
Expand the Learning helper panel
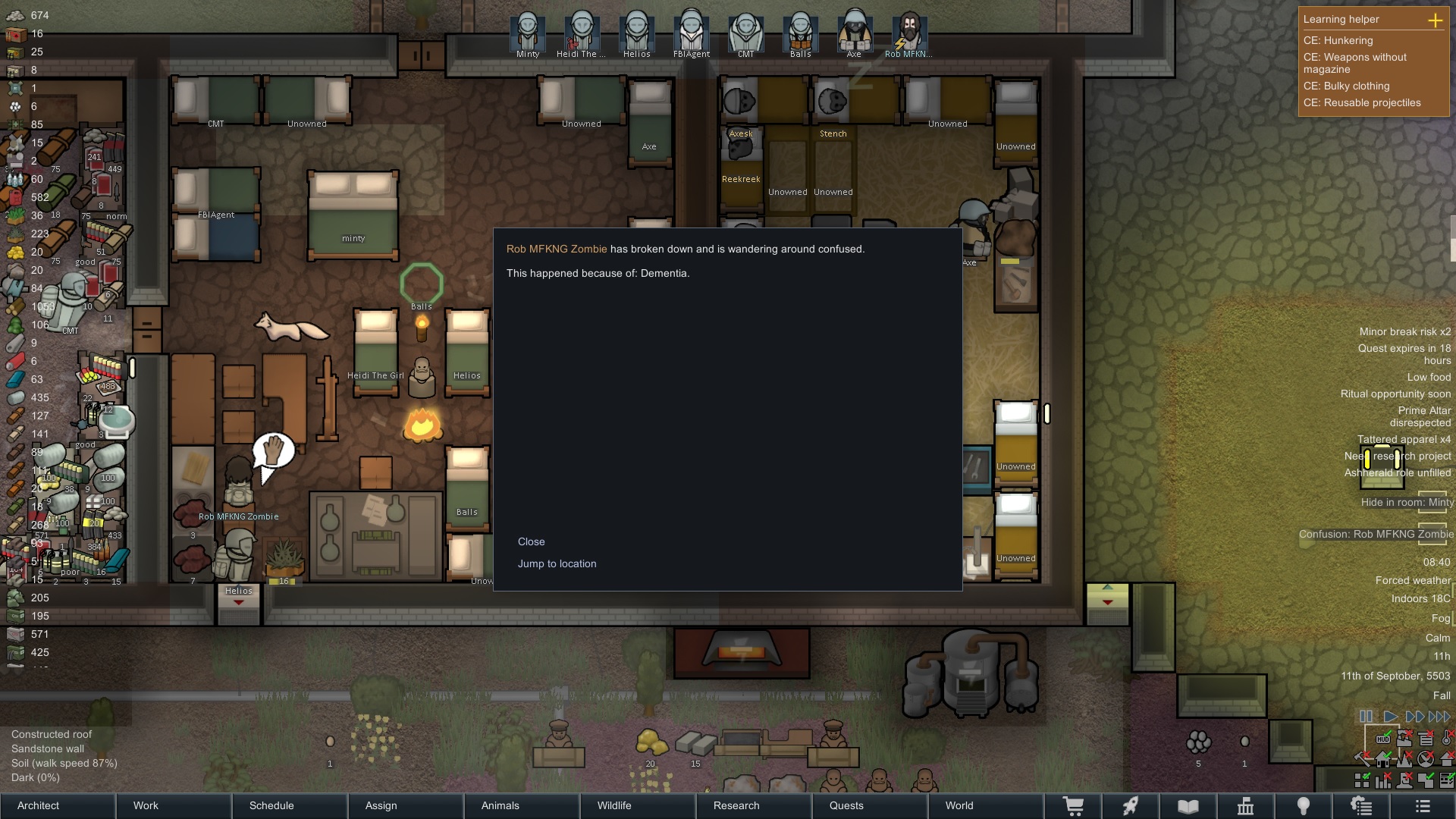click(1435, 20)
